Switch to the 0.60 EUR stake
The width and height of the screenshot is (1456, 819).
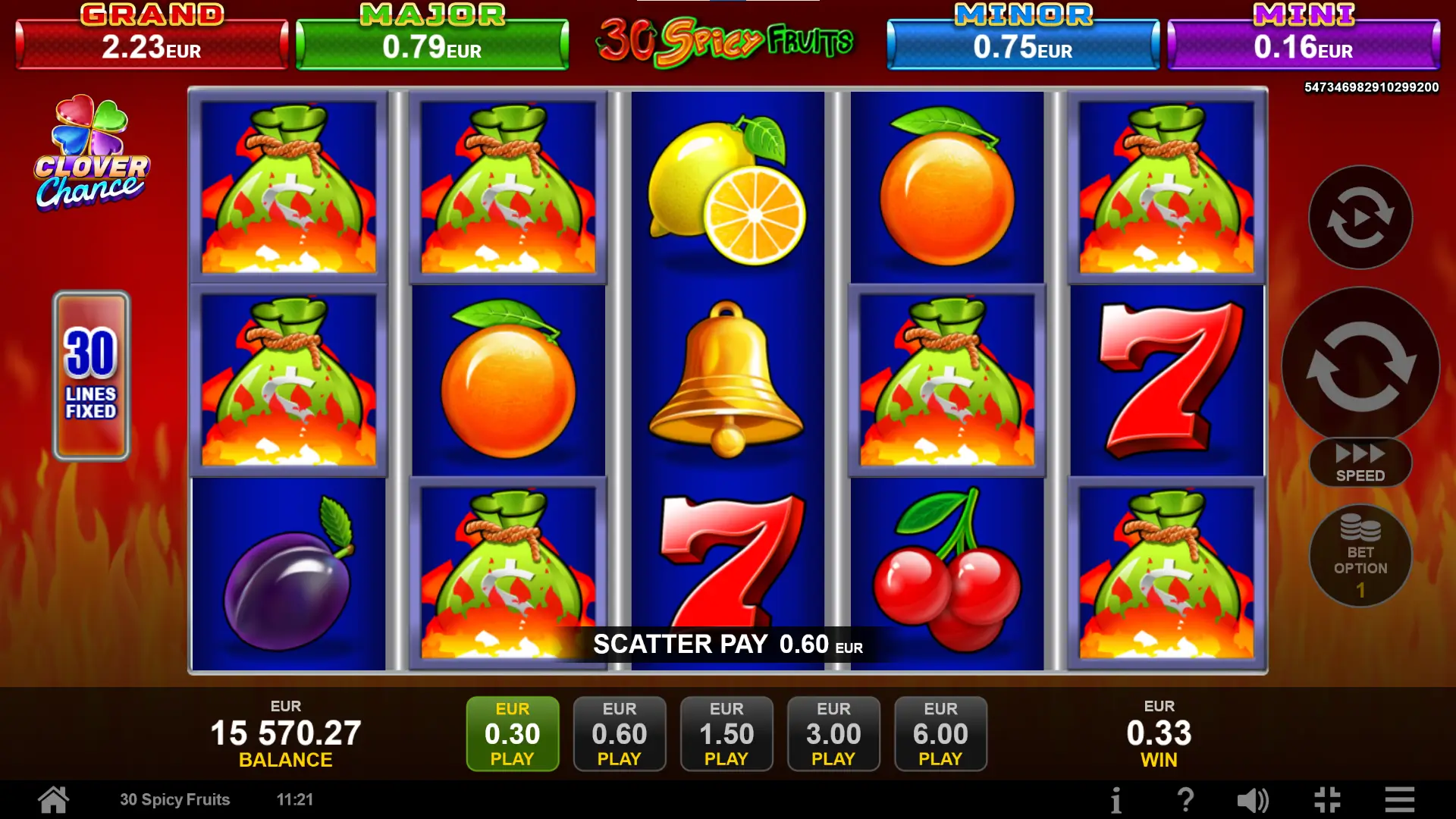620,733
